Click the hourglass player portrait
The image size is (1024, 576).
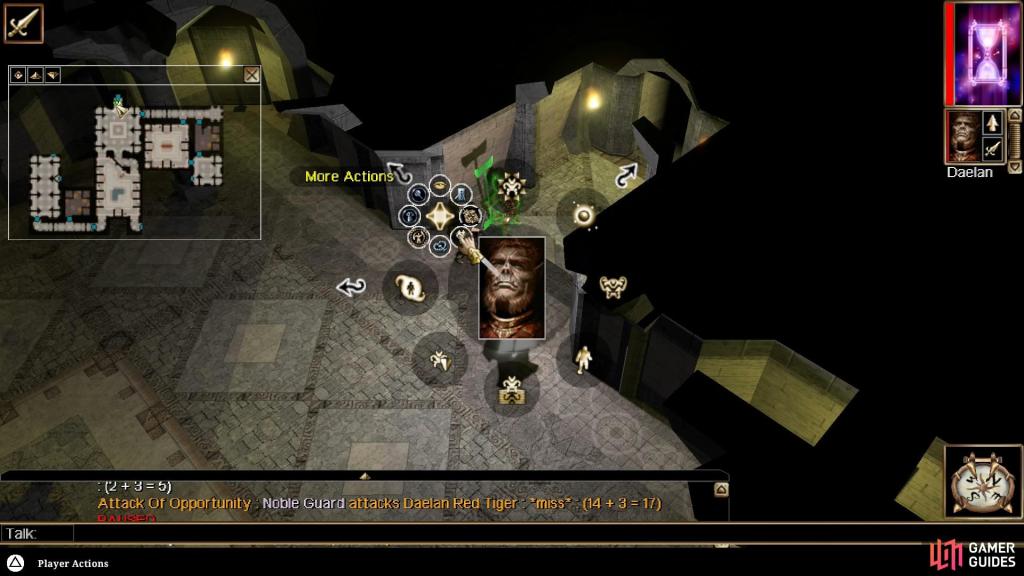[986, 54]
